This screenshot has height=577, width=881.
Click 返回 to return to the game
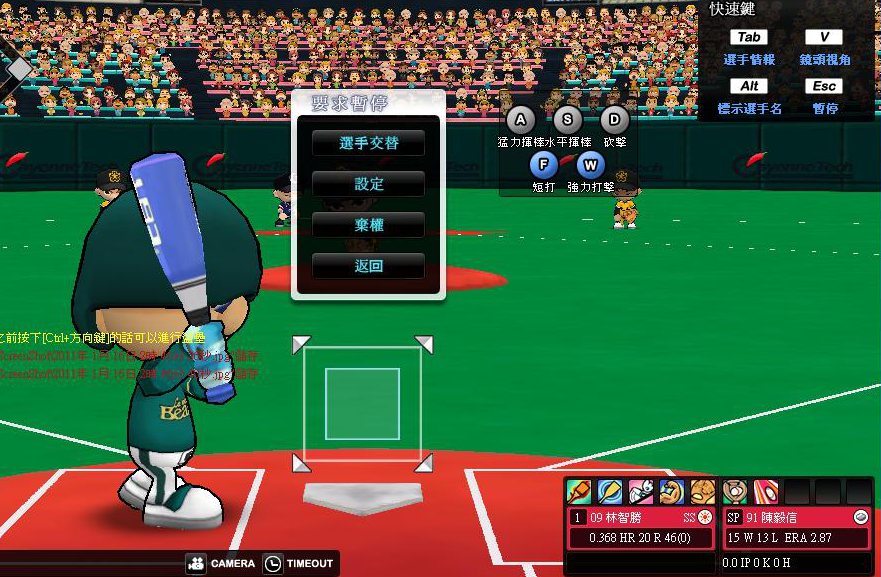tap(368, 266)
